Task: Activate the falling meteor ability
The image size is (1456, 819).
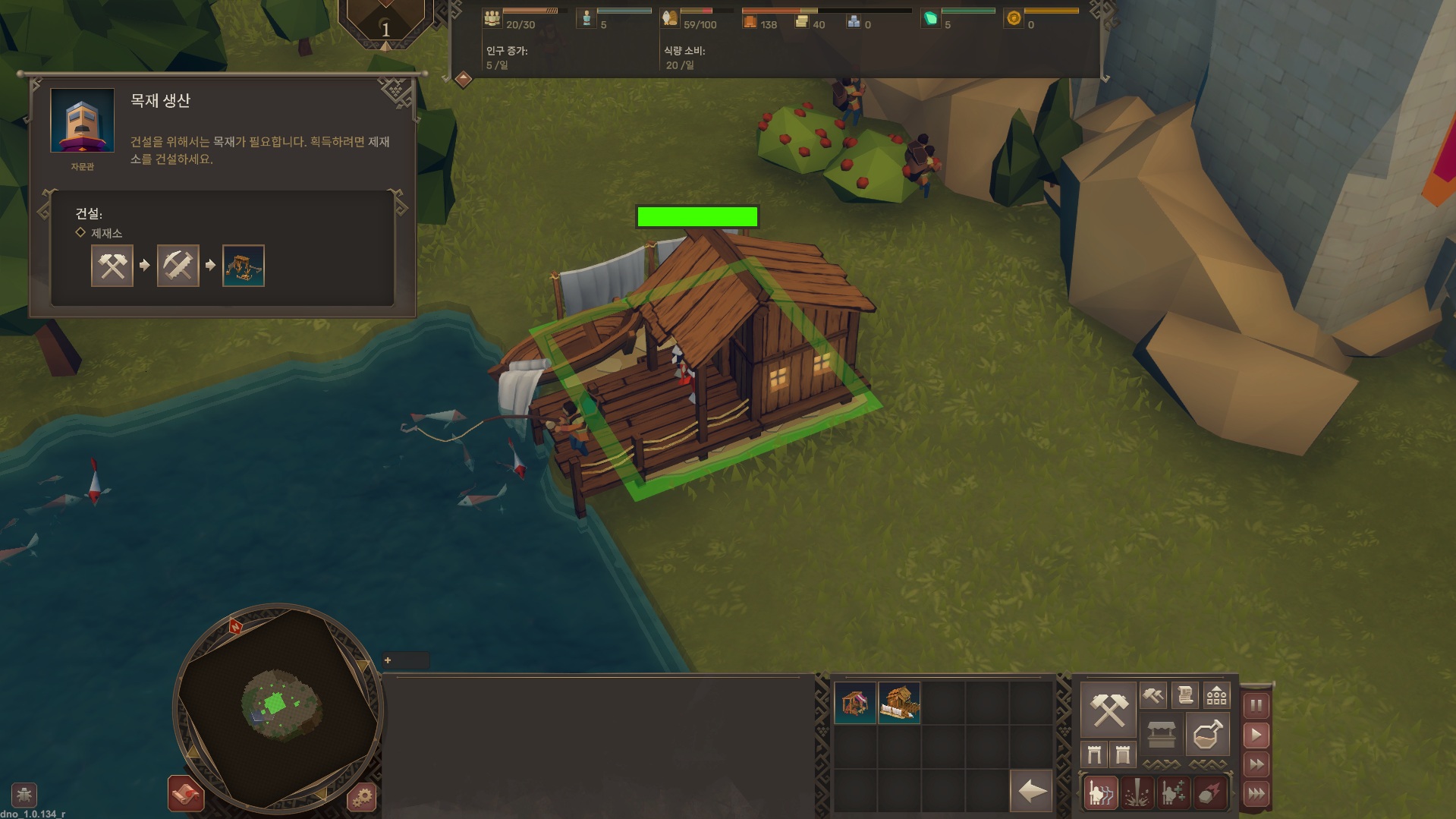Action: click(1209, 794)
